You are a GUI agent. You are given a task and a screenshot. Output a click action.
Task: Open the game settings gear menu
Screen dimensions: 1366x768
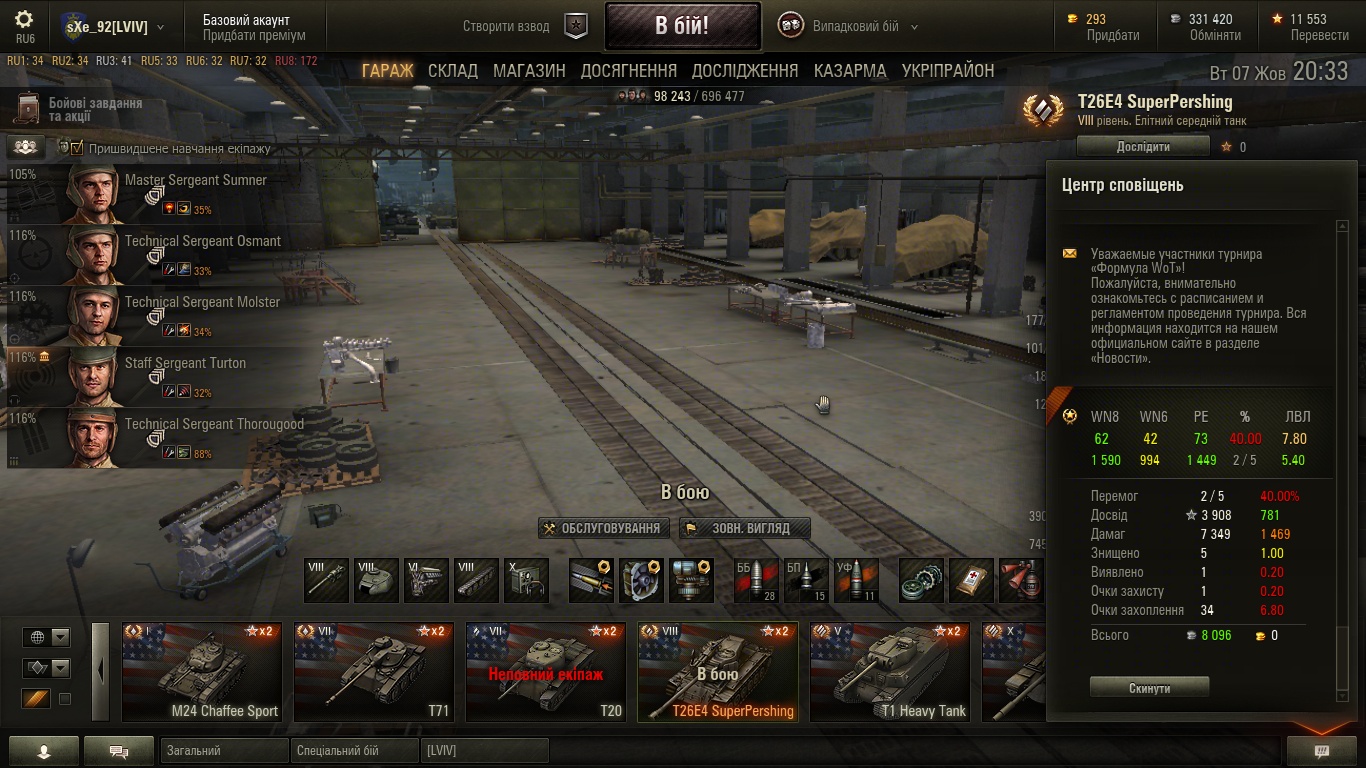(x=25, y=20)
